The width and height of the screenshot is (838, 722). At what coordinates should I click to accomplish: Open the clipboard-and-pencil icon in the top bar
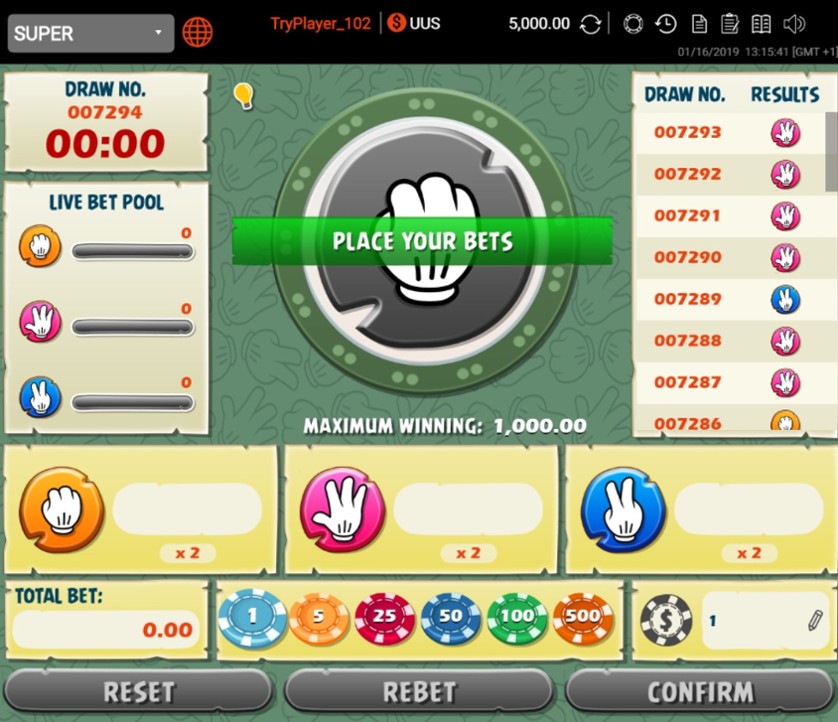(x=730, y=25)
